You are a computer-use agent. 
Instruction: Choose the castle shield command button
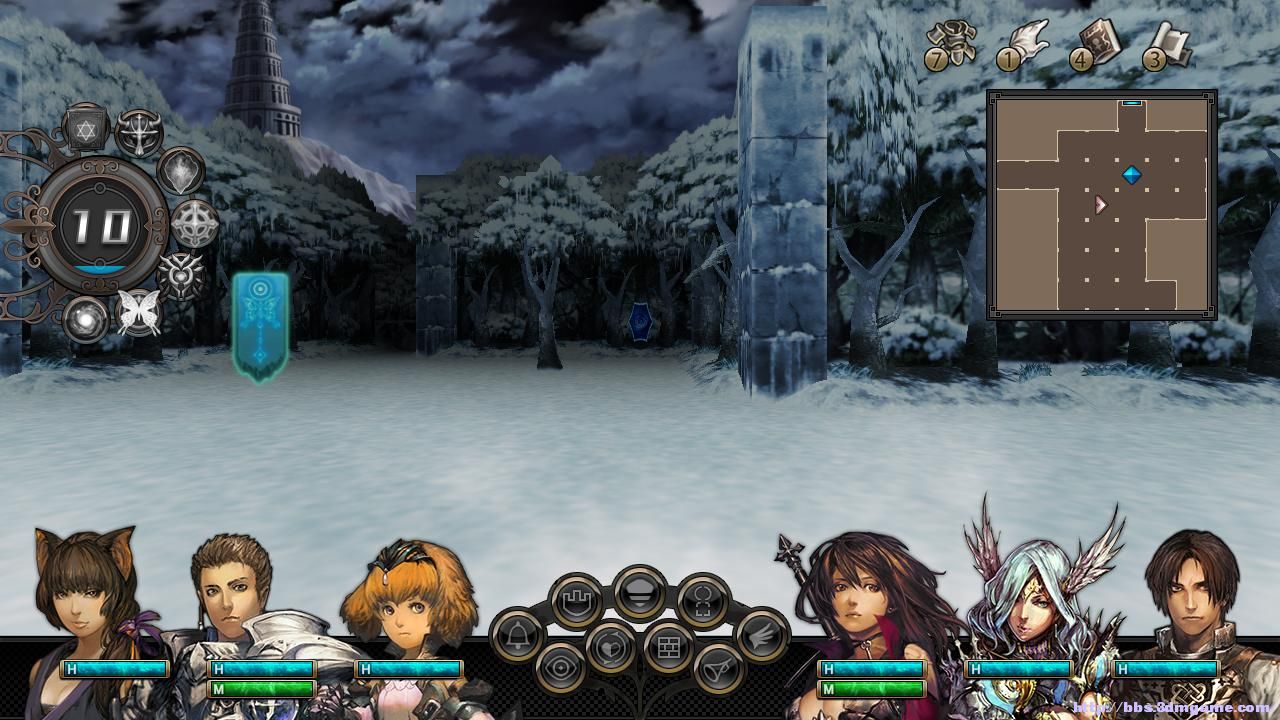coord(576,600)
